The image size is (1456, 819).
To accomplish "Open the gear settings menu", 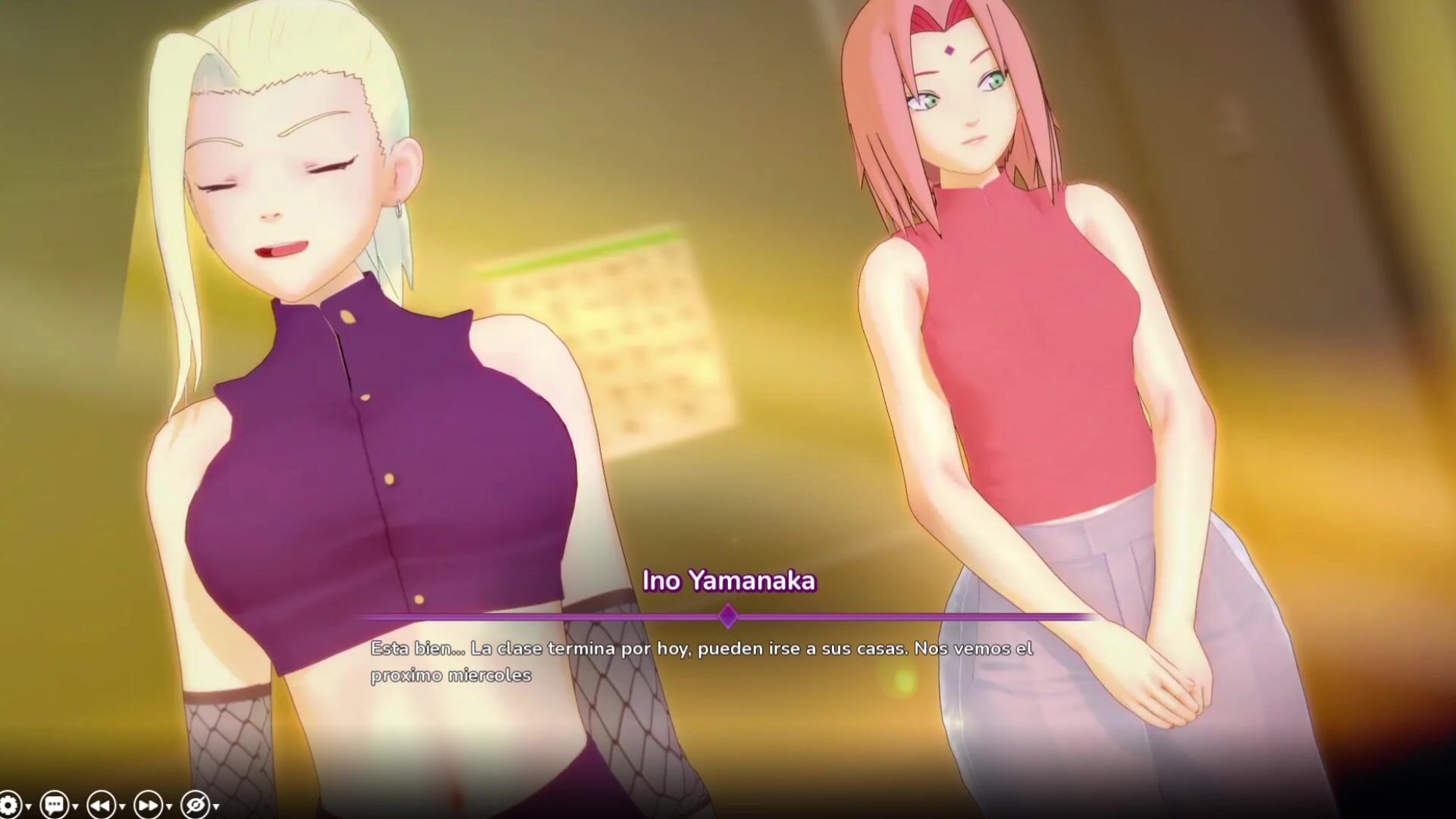I will (9, 805).
